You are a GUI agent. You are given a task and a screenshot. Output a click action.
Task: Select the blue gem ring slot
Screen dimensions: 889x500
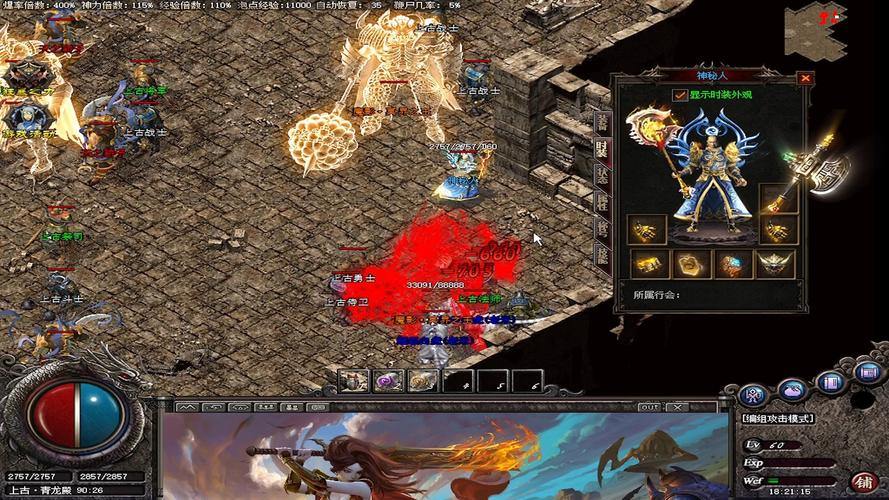(x=733, y=263)
